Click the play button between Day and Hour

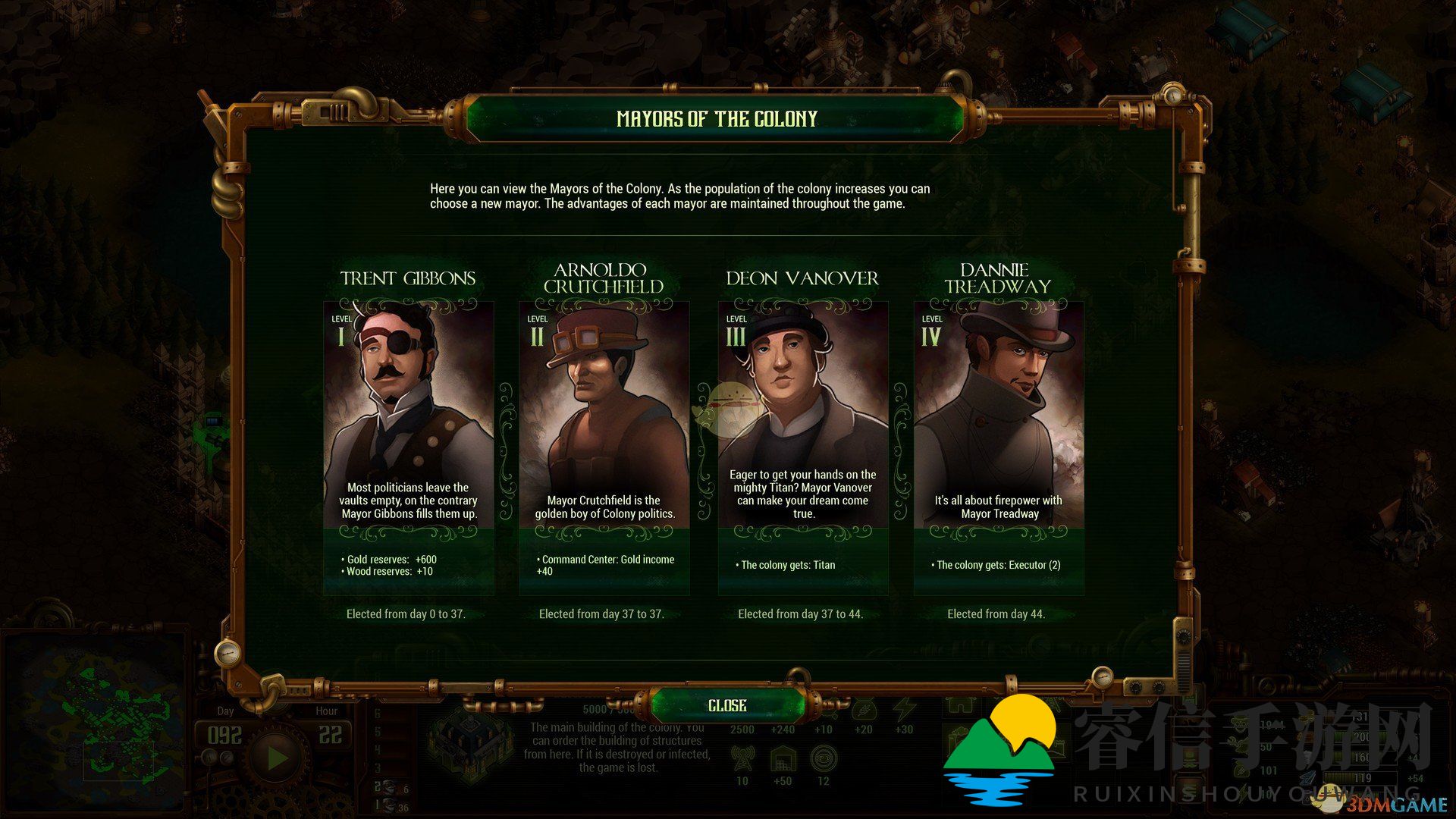point(277,756)
